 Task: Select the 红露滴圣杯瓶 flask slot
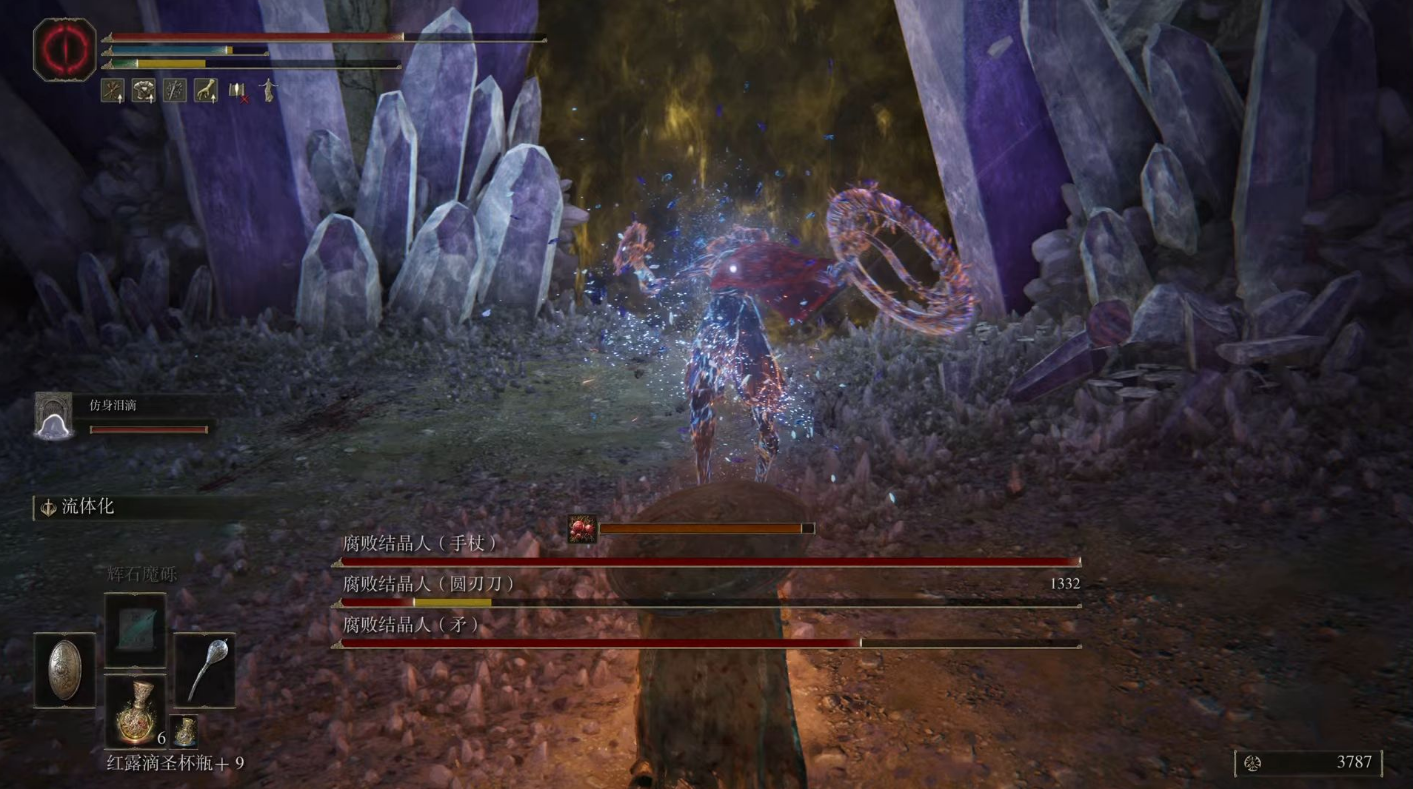pyautogui.click(x=134, y=710)
